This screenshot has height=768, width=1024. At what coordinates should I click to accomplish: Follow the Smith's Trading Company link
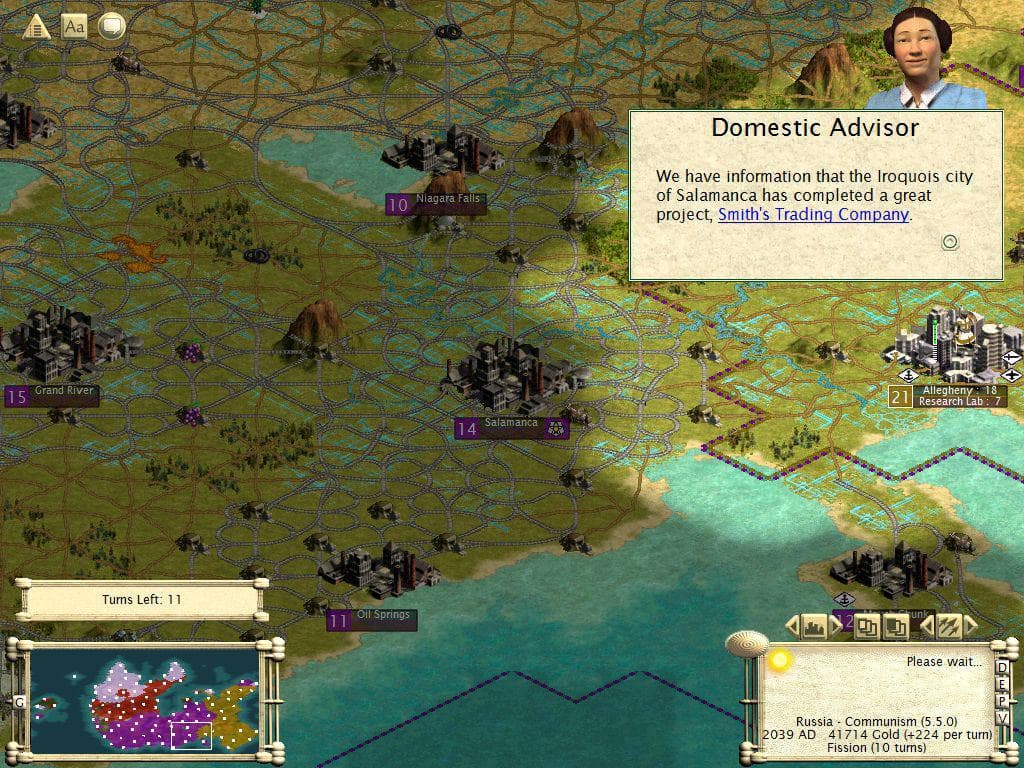pos(813,214)
